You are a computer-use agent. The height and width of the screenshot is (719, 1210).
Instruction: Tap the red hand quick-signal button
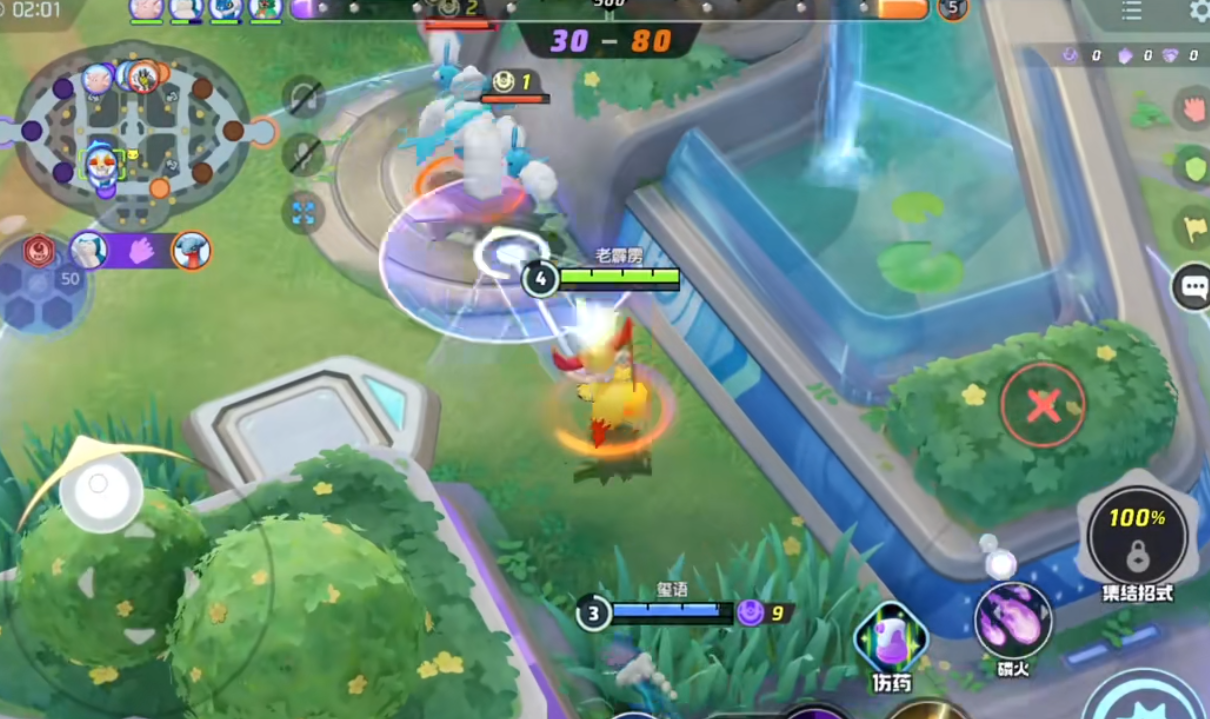(x=1193, y=108)
